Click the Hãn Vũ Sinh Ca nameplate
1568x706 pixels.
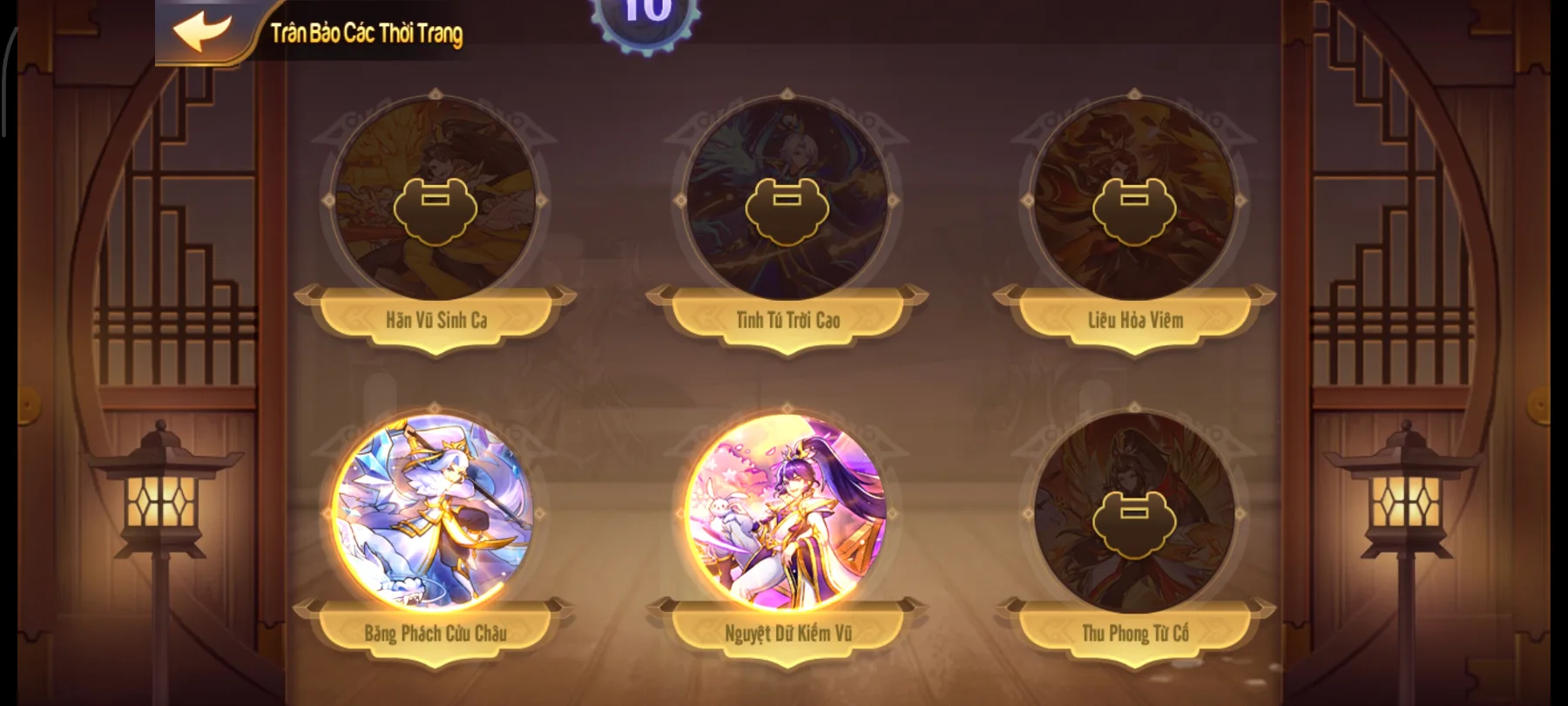click(x=435, y=319)
